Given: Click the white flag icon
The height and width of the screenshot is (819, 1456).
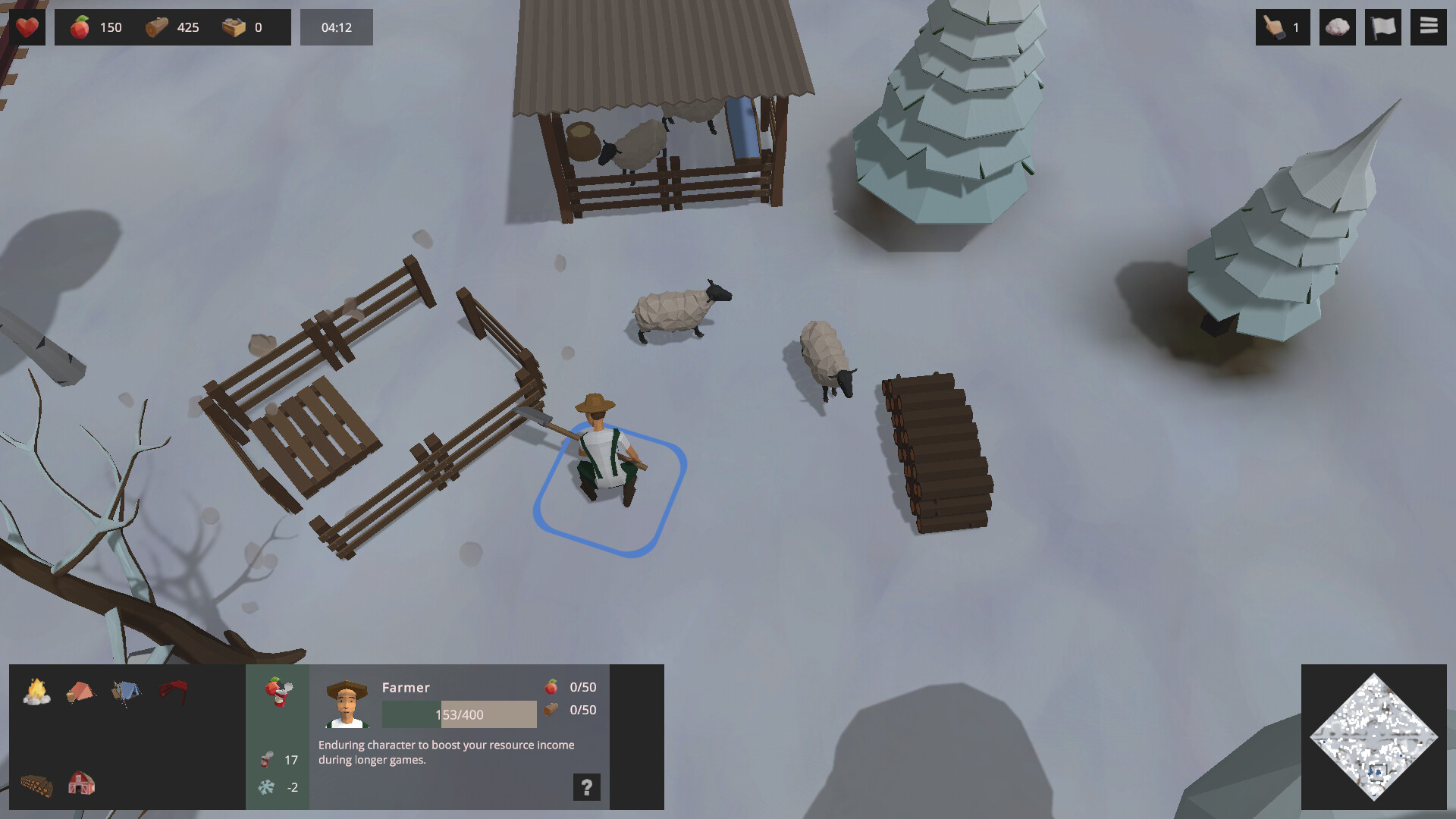Looking at the screenshot, I should tap(1382, 27).
